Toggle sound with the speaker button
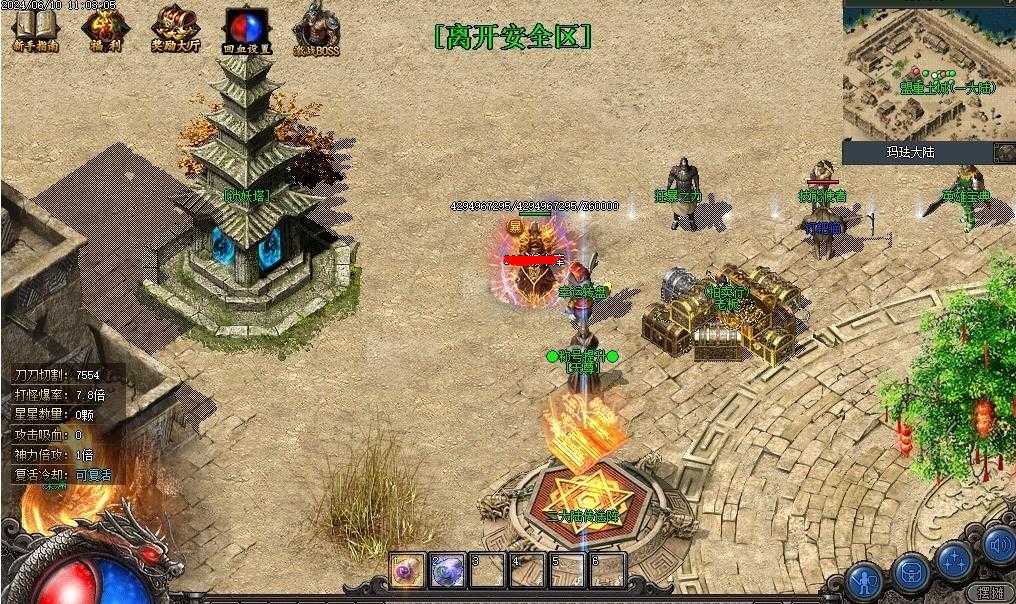This screenshot has height=604, width=1016. (x=999, y=545)
